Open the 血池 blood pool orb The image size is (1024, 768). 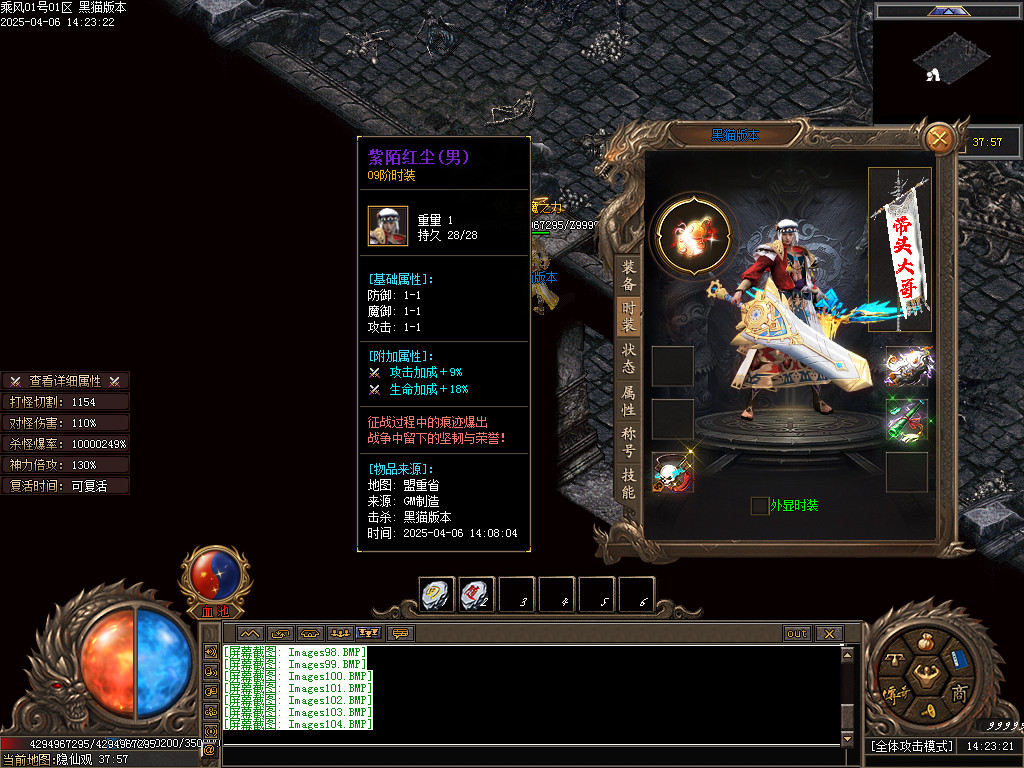(x=215, y=577)
